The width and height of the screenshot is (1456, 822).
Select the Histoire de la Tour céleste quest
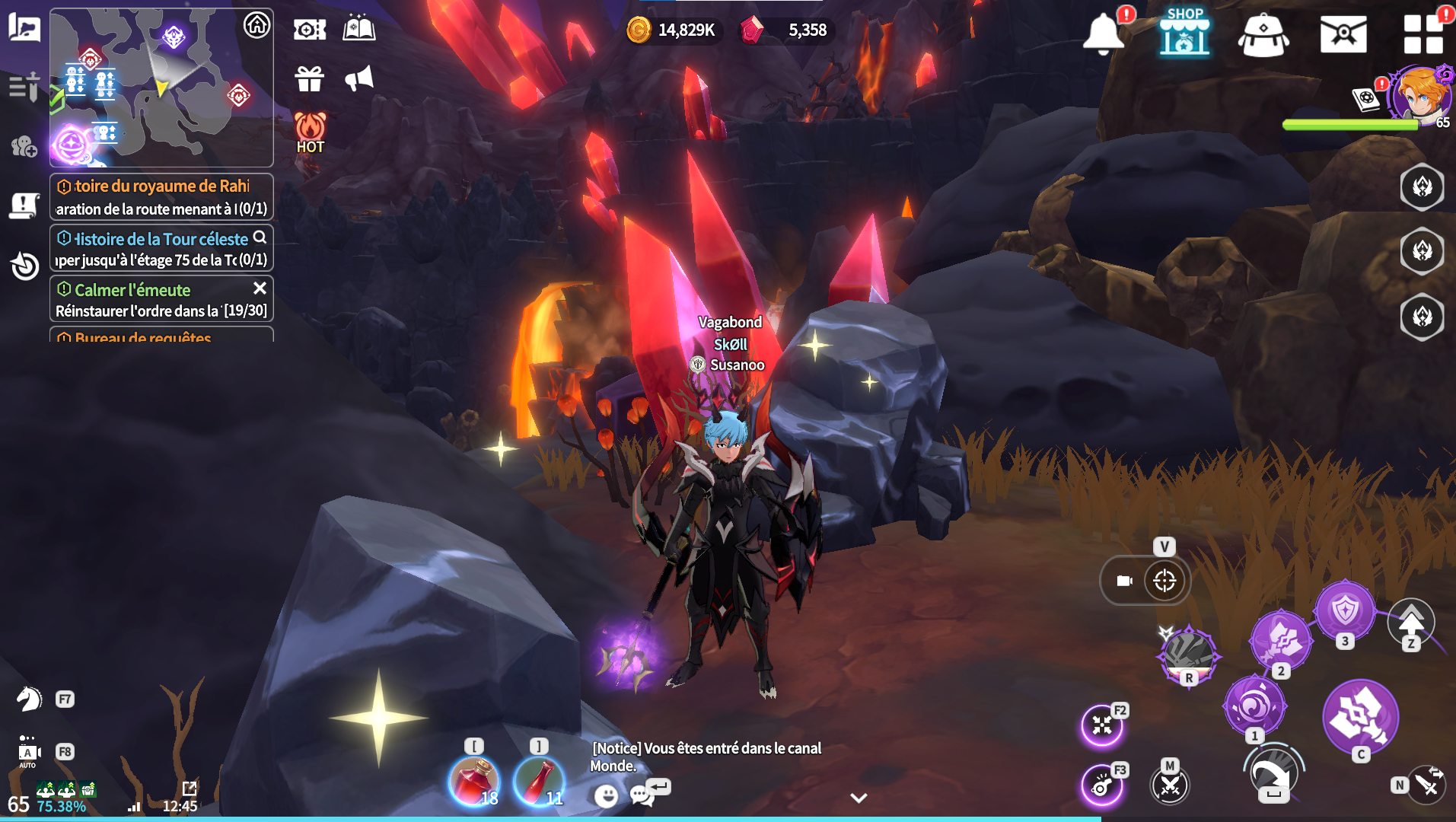coord(152,248)
